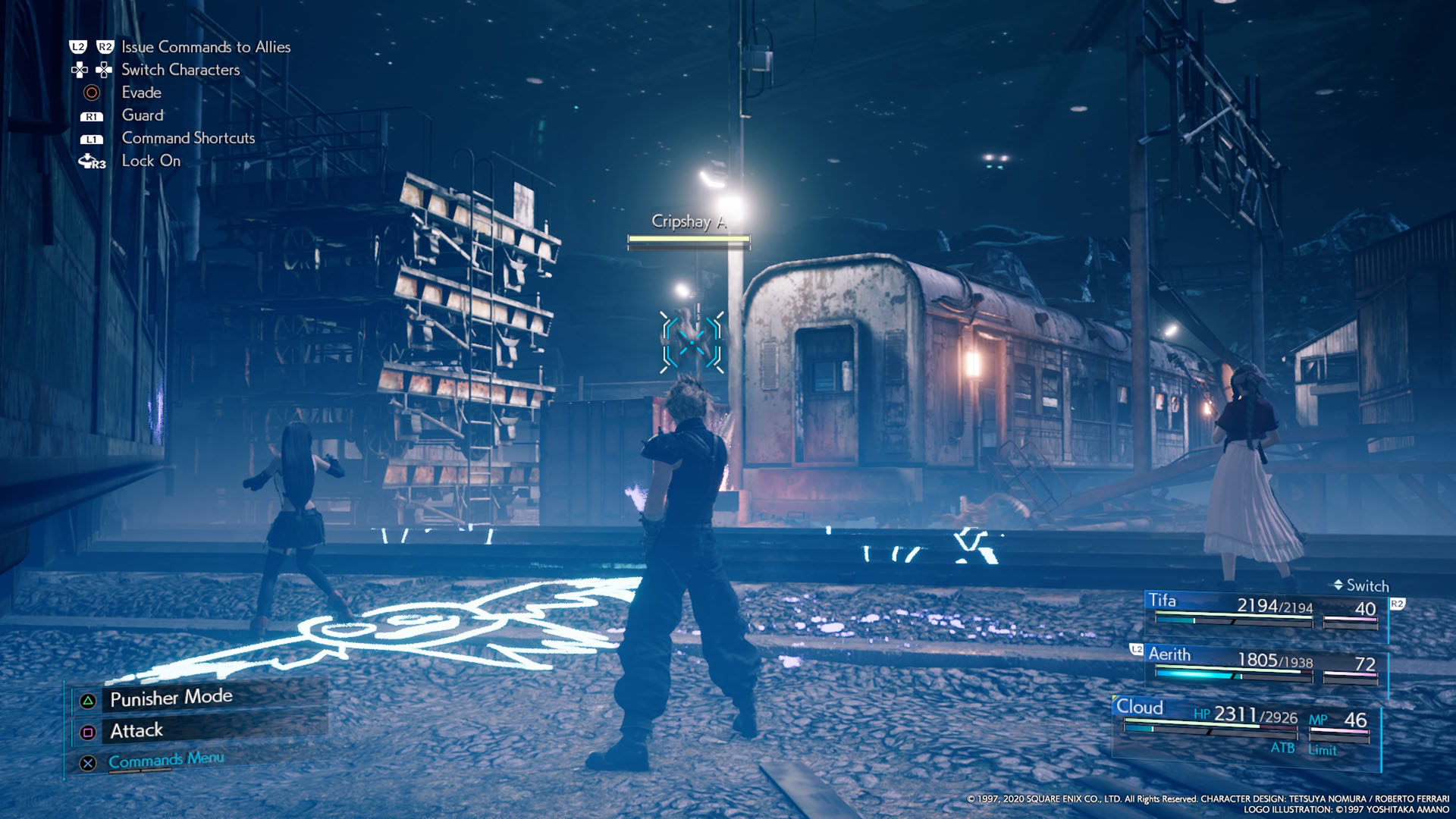Click the L2/R2 Issue Commands icon
The width and height of the screenshot is (1456, 819).
point(93,46)
